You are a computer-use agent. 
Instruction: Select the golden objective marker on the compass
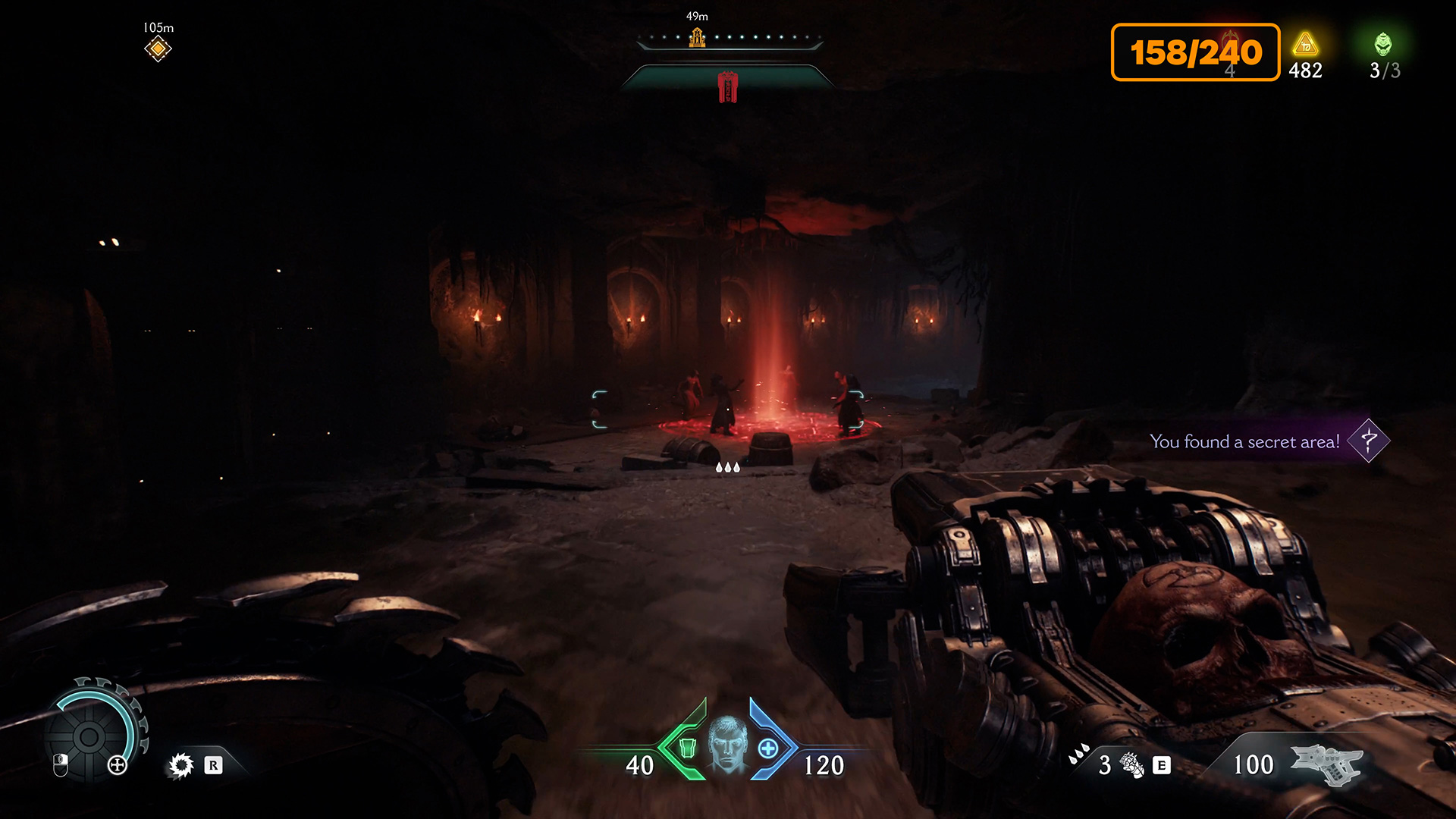(697, 36)
